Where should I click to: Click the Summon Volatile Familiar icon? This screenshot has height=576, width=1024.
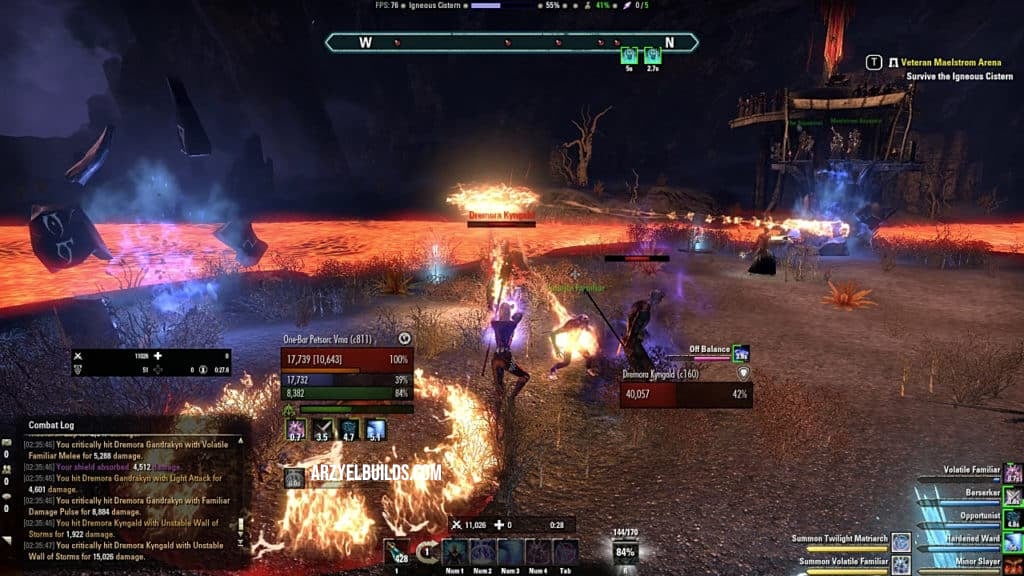[x=901, y=564]
